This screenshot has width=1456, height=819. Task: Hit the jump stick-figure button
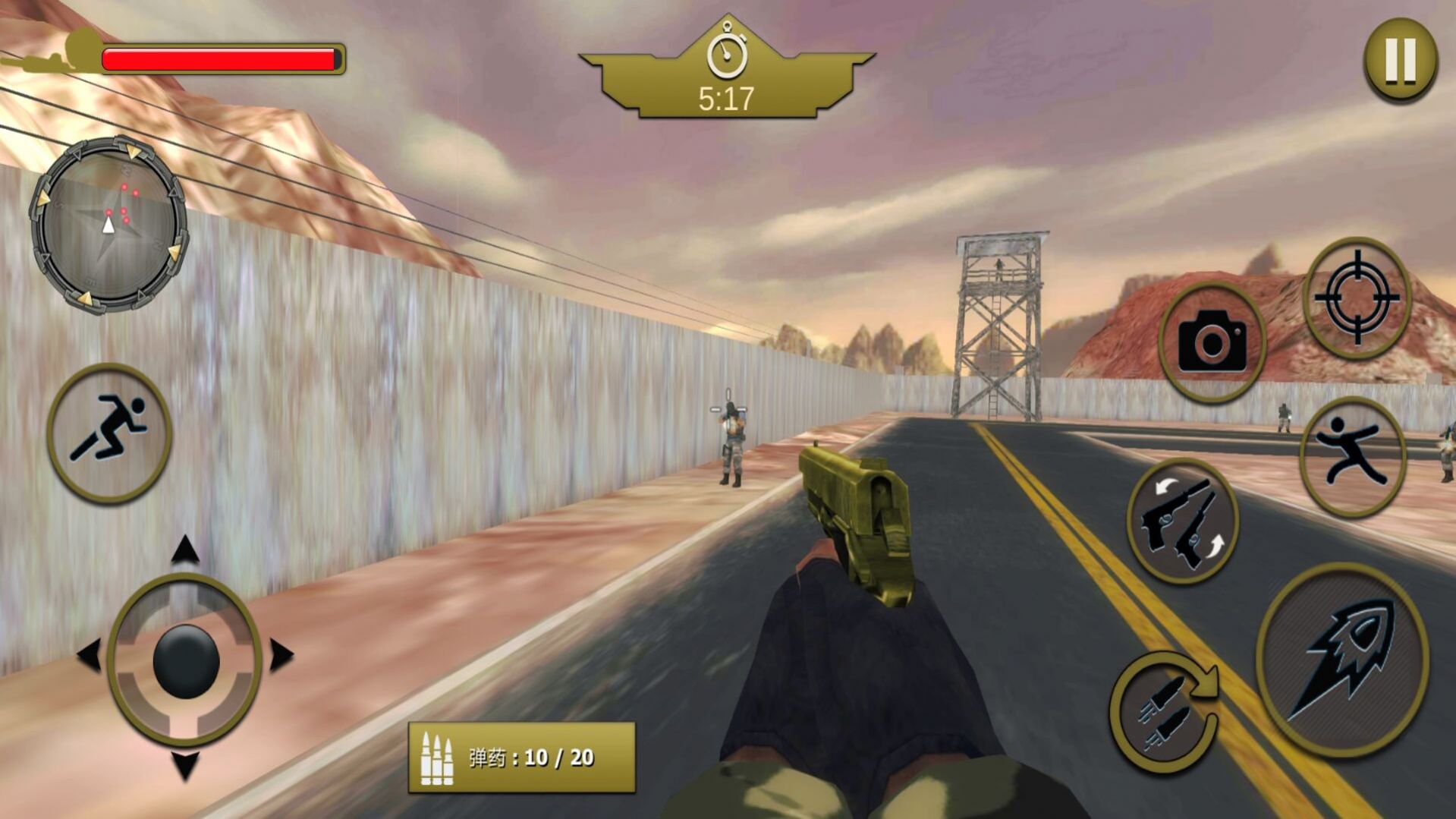click(x=1352, y=457)
